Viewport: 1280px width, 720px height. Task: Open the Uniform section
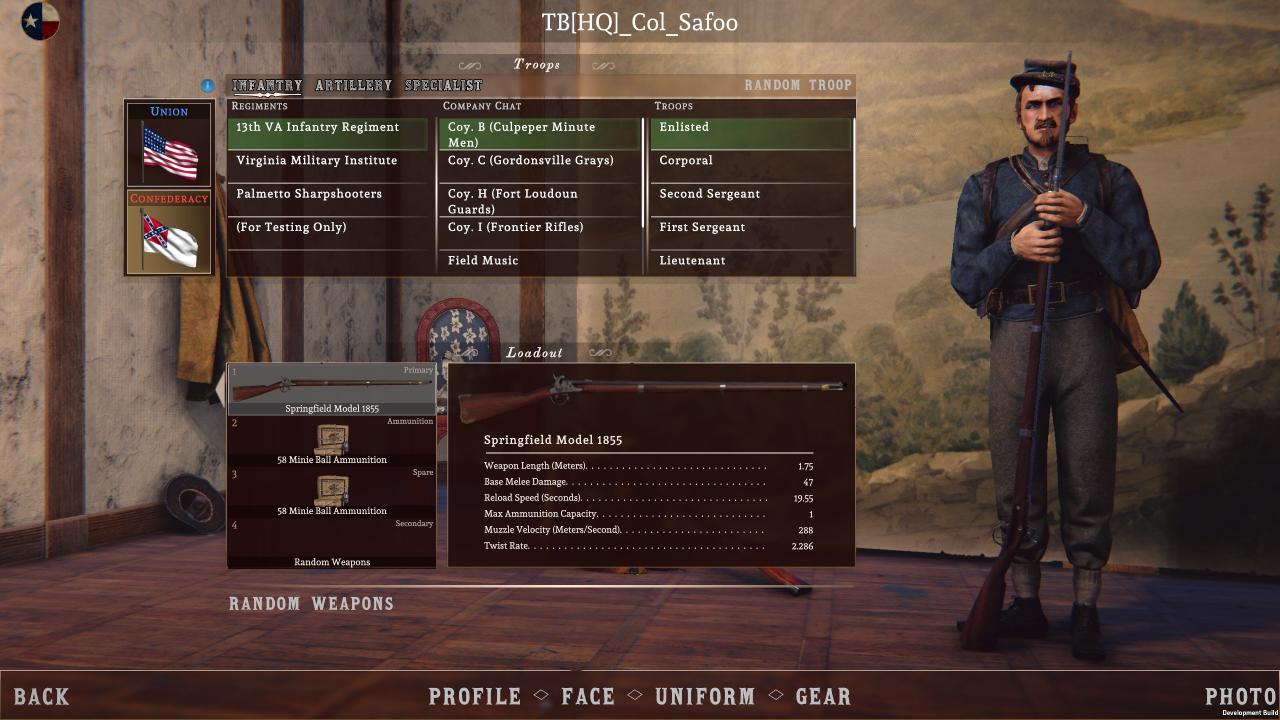pyautogui.click(x=705, y=697)
